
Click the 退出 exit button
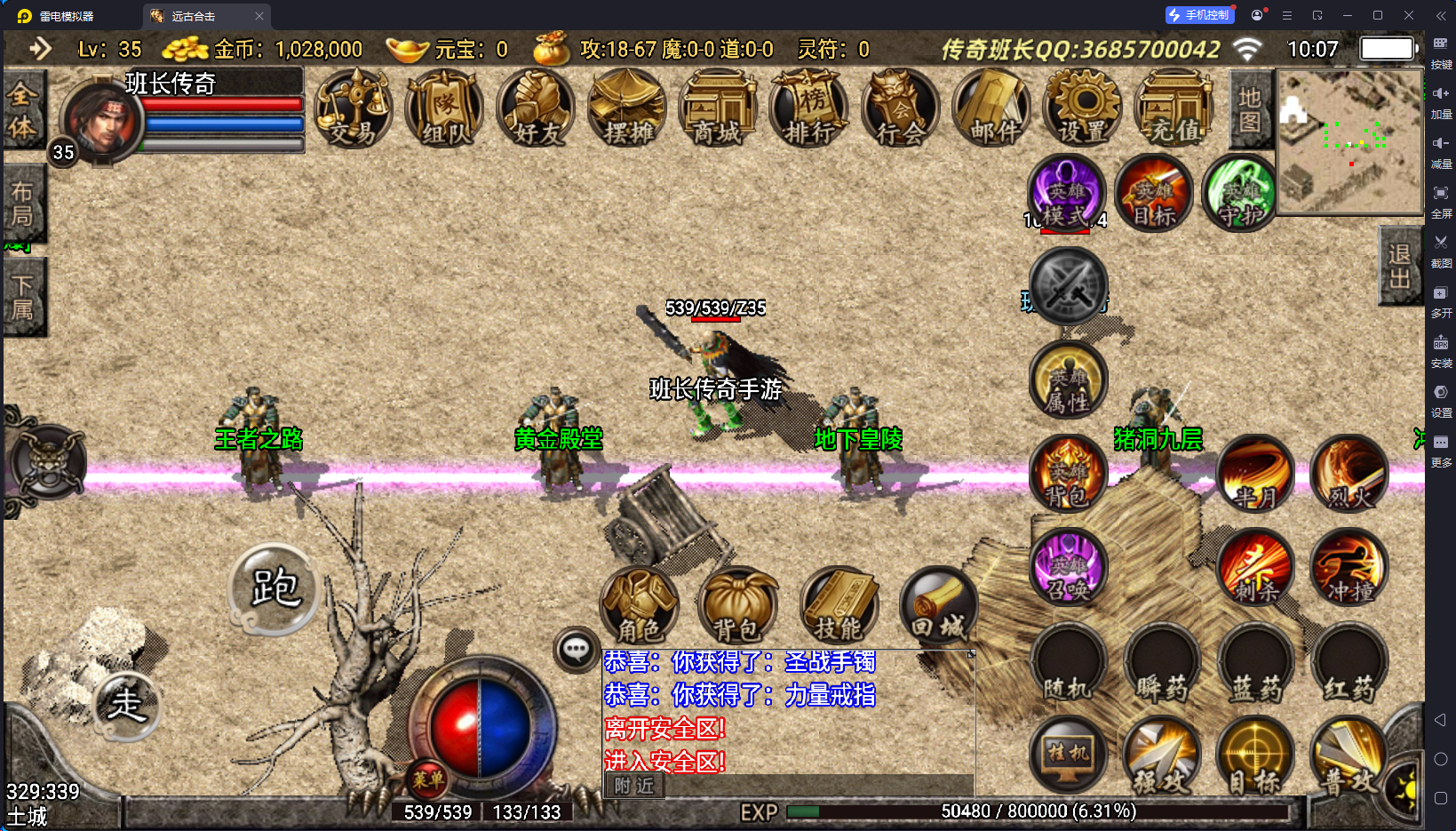1400,267
